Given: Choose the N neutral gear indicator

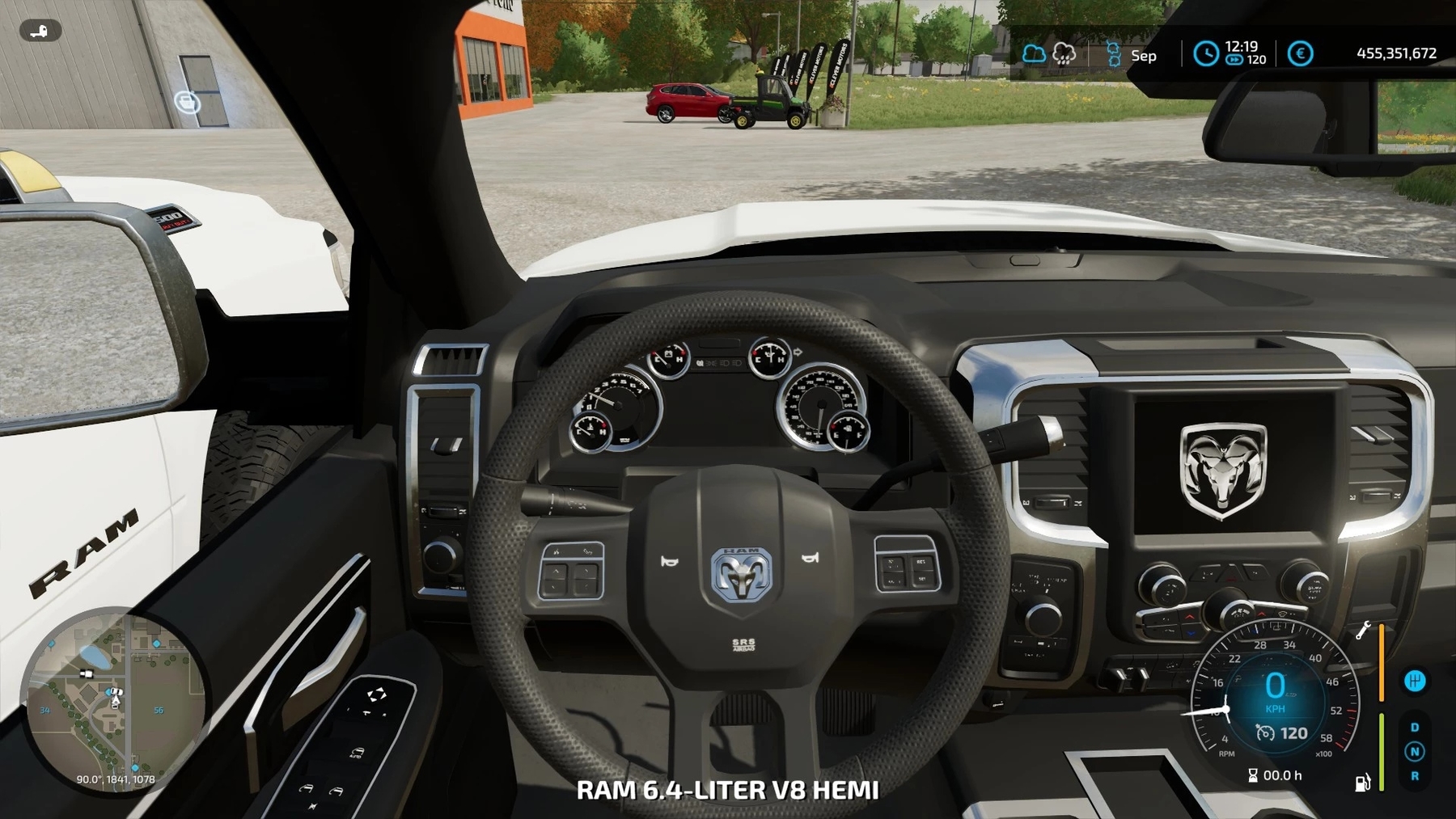Looking at the screenshot, I should pos(1415,752).
